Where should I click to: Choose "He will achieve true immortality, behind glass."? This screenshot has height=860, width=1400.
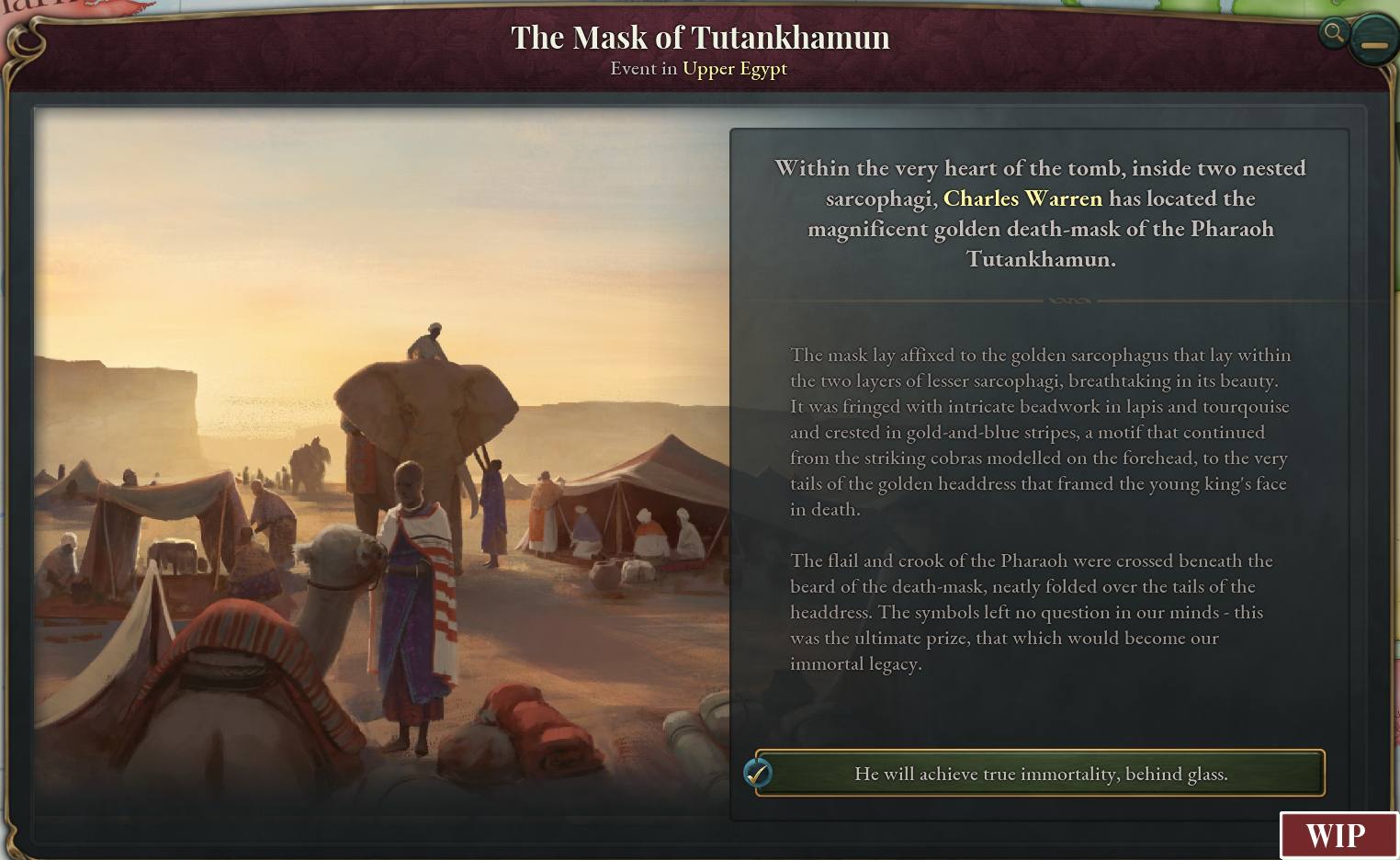1040,774
